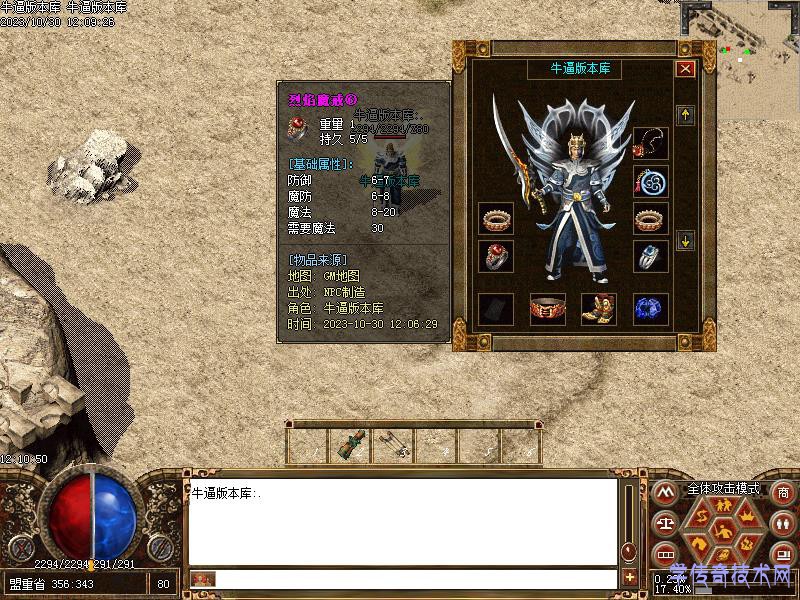Image resolution: width=800 pixels, height=600 pixels.
Task: Click the scroll item in the hotbar
Action: click(352, 443)
